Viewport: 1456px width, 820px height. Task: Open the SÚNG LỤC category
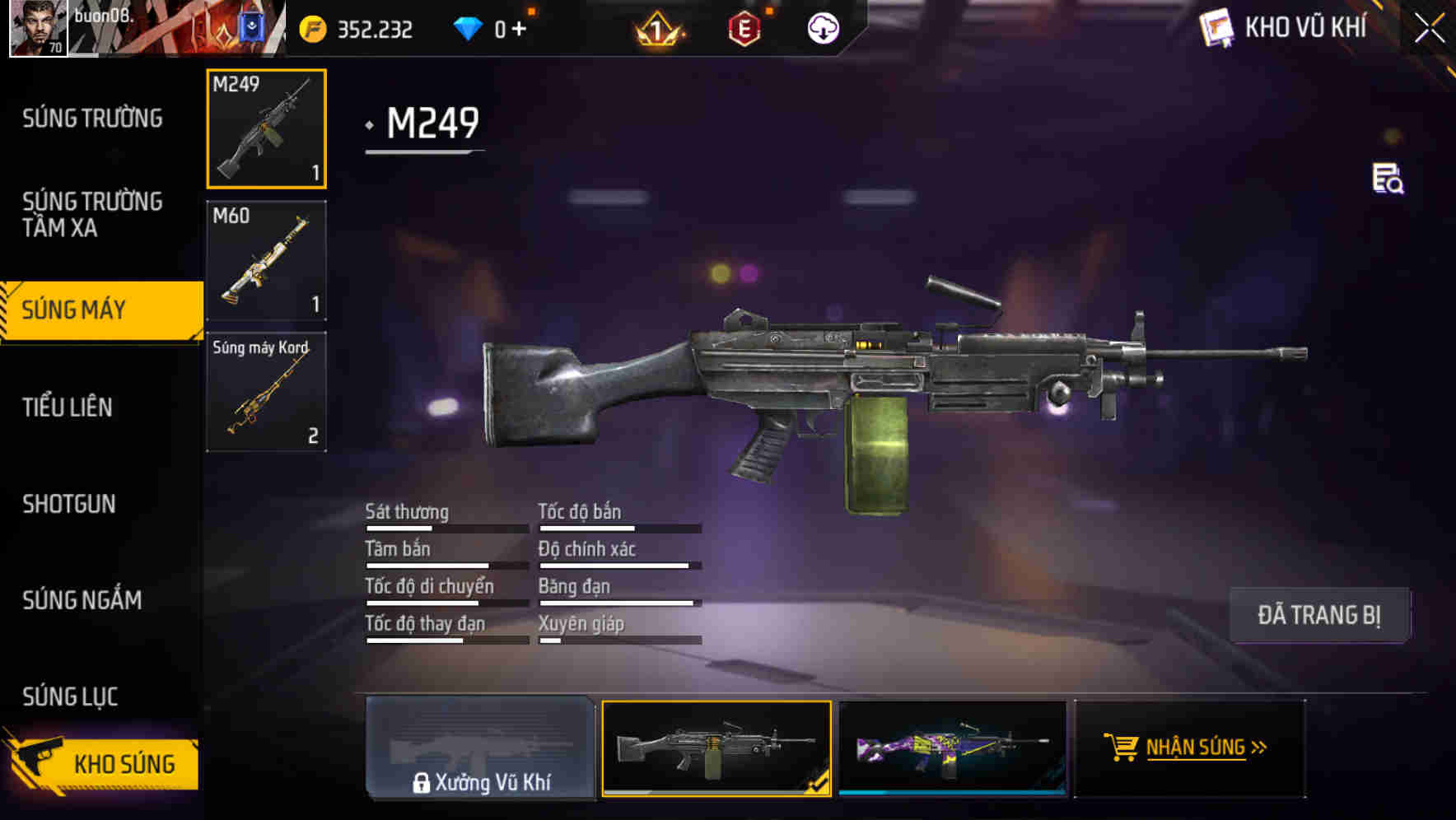(70, 696)
